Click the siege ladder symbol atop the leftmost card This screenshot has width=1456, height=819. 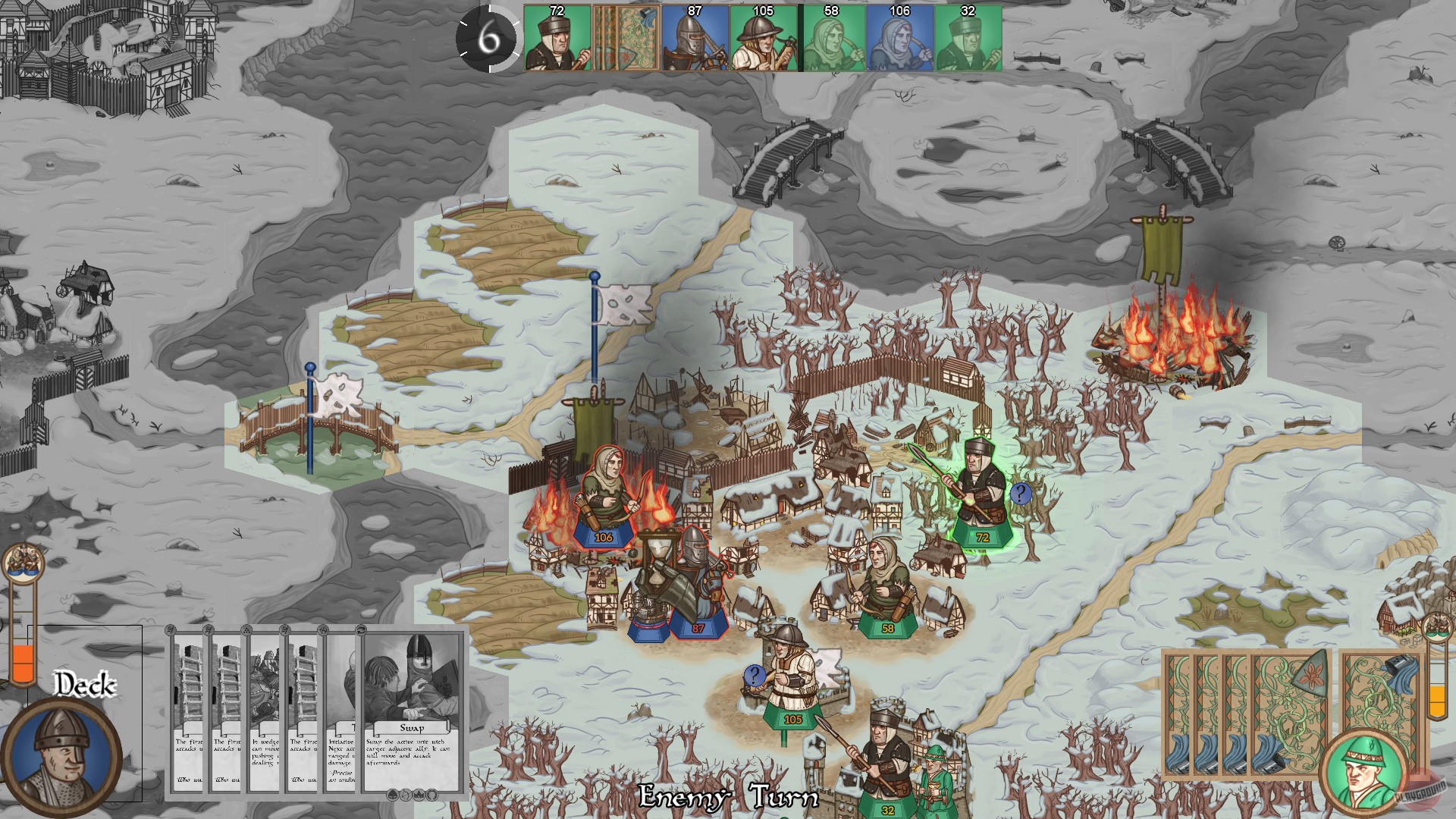point(170,630)
